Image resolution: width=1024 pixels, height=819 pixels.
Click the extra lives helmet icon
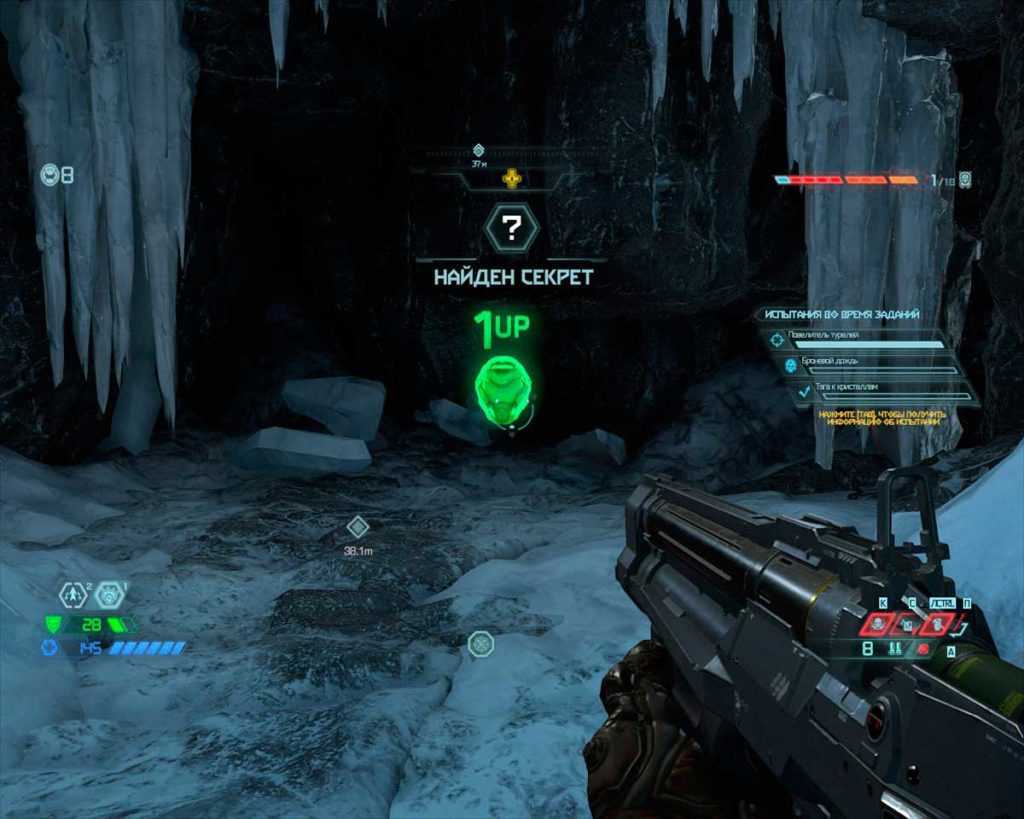[50, 175]
